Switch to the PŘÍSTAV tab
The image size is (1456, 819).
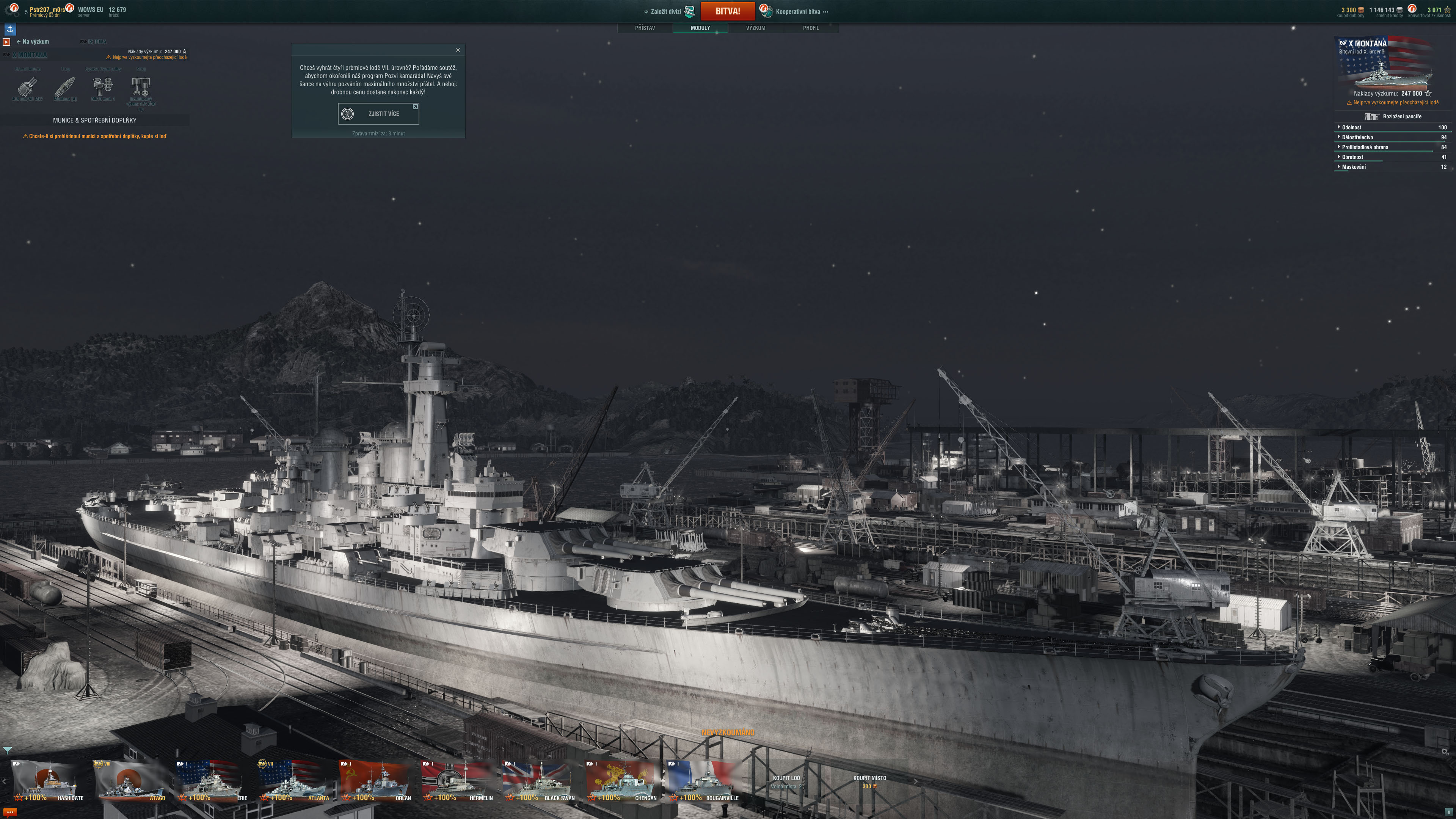tap(644, 28)
